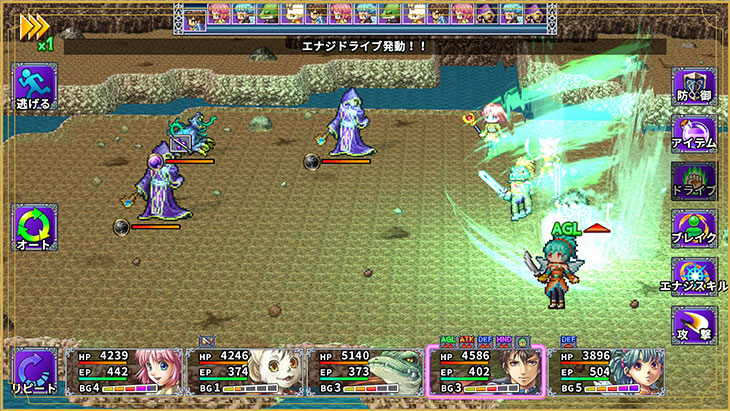The width and height of the screenshot is (730, 411).
Task: Select the green lizard party panel
Action: (x=366, y=370)
